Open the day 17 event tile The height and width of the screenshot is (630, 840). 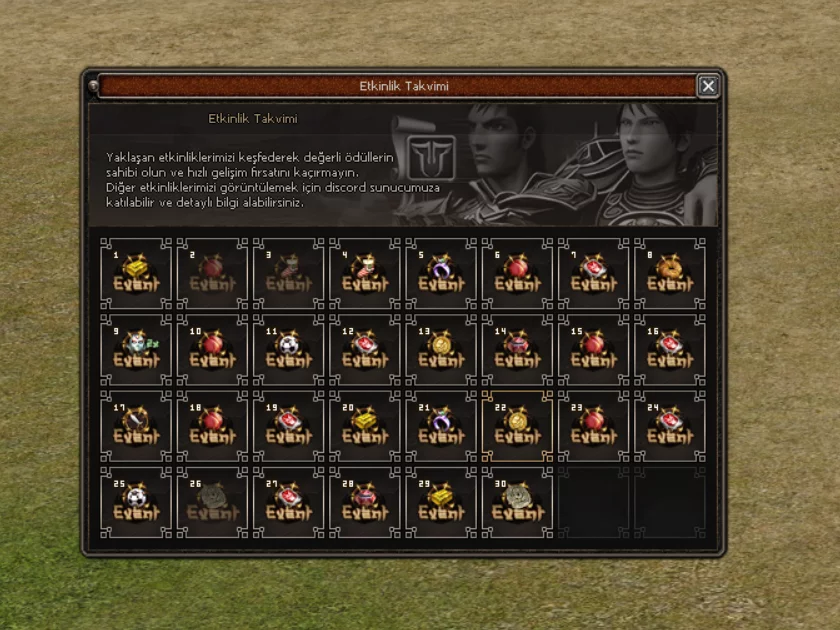136,426
